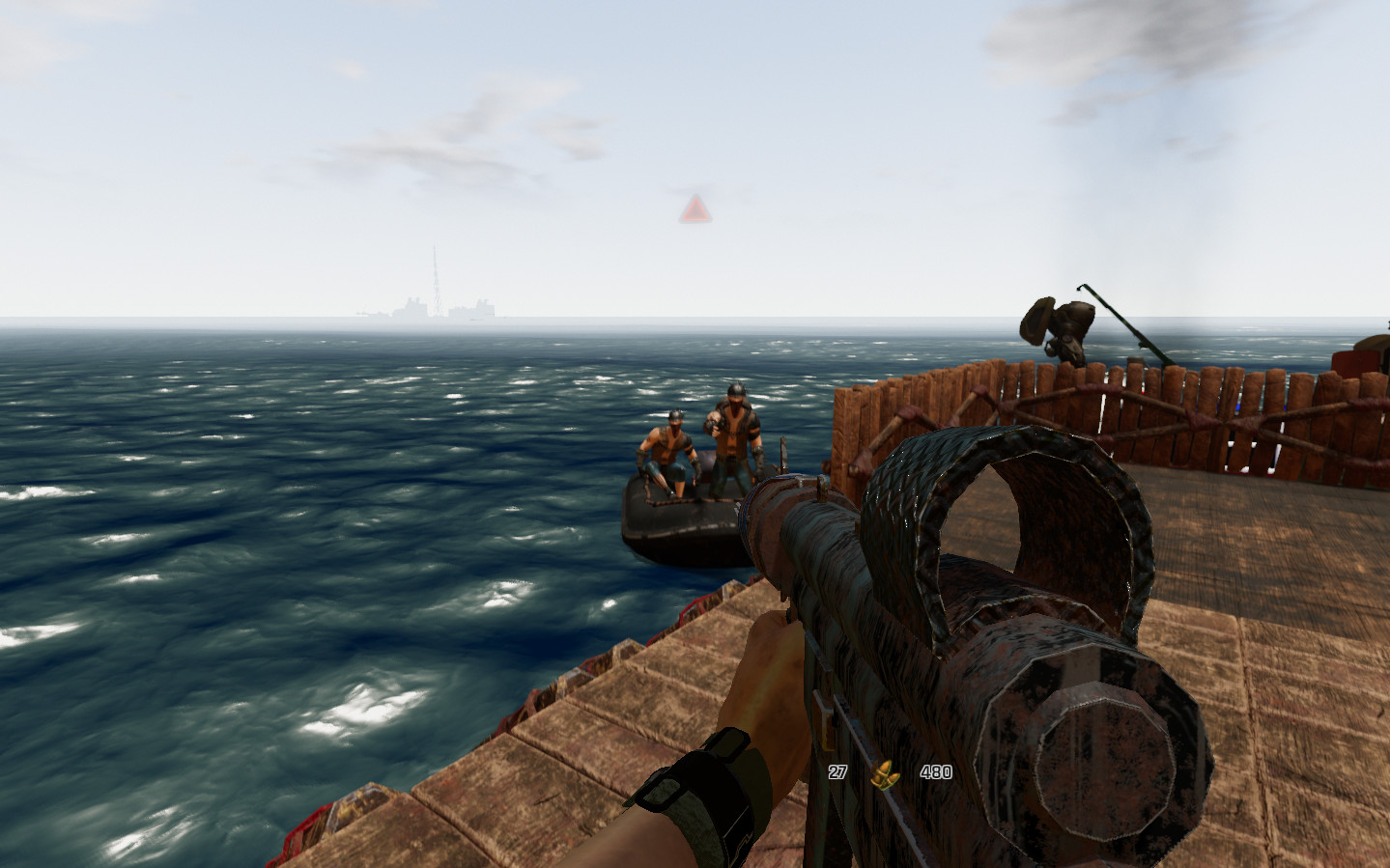Image resolution: width=1390 pixels, height=868 pixels.
Task: Click the bullet ammo icon on the HUD
Action: tap(886, 772)
